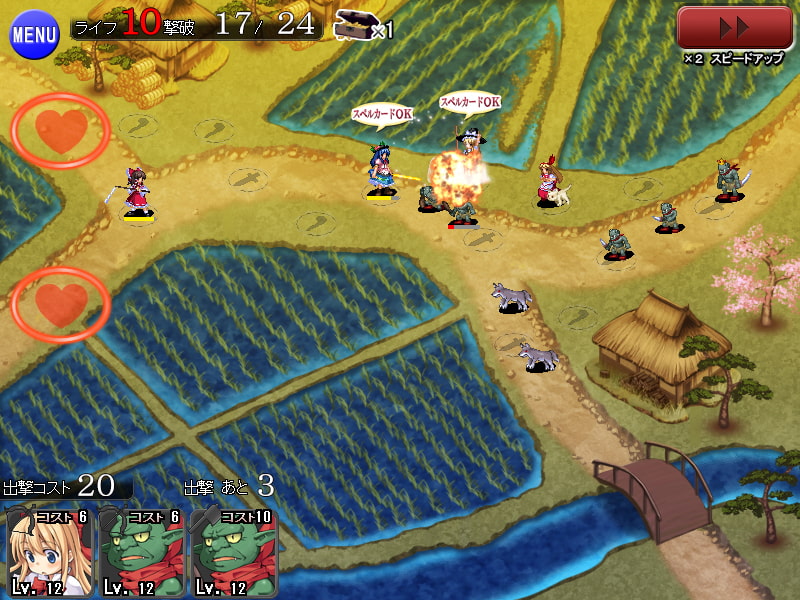
Task: Choose the cost 6 green goblin card
Action: tap(140, 552)
